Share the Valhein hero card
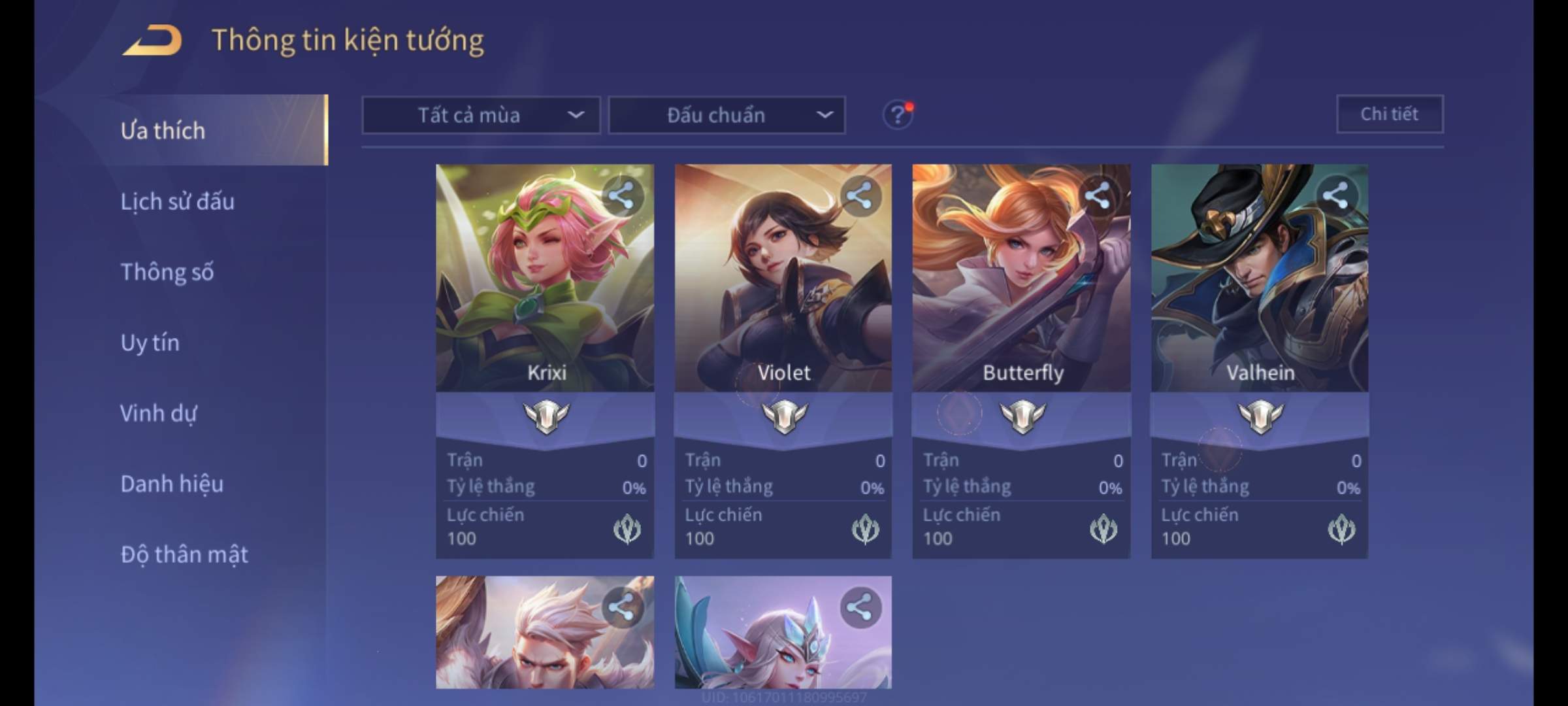The width and height of the screenshot is (1568, 706). 1335,195
